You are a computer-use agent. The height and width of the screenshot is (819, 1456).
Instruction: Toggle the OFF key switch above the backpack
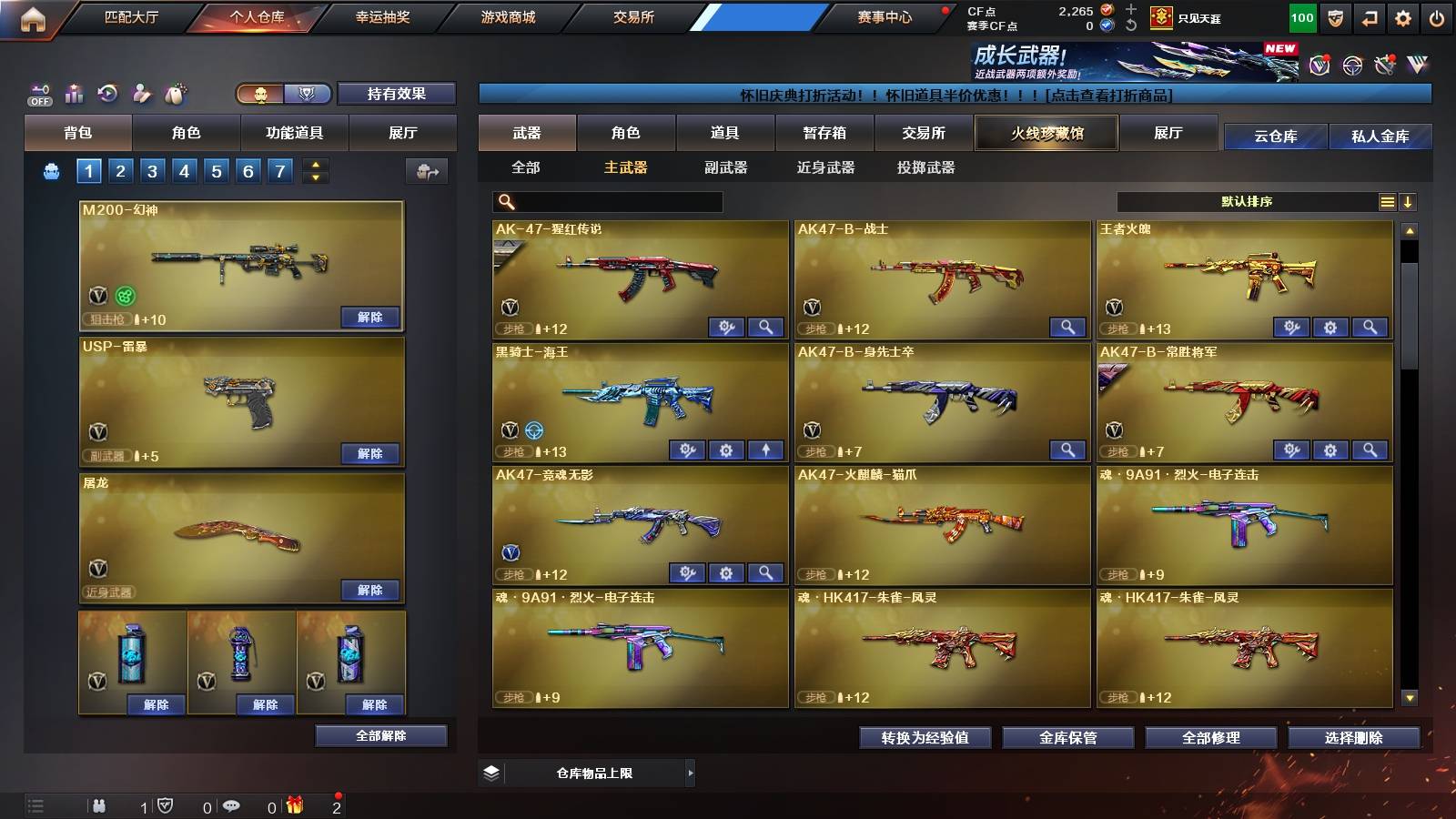(x=40, y=90)
